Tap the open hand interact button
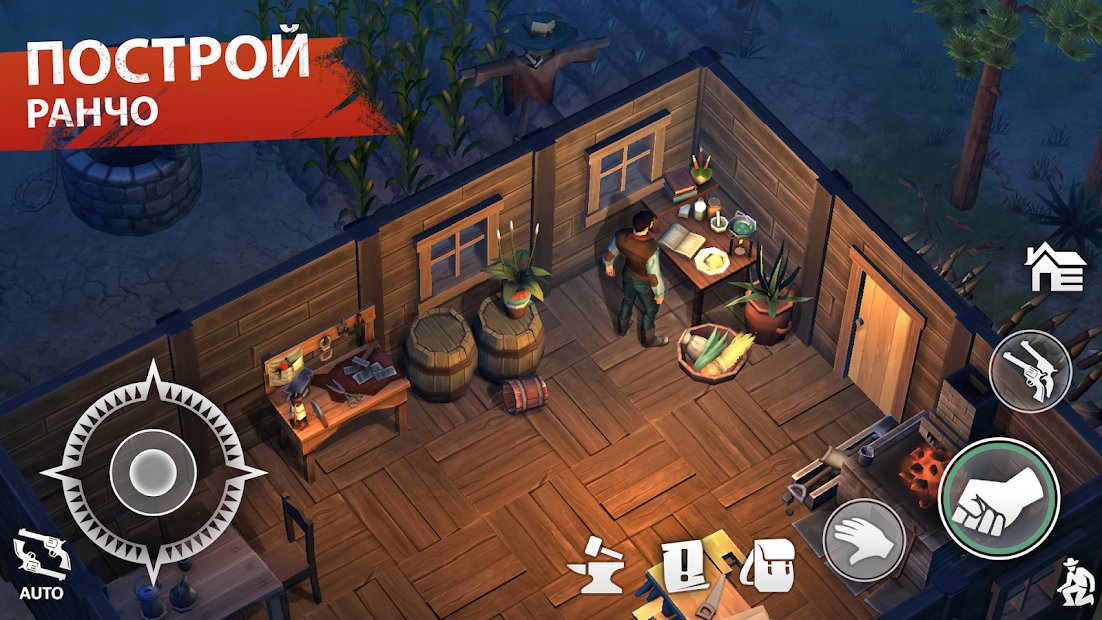Viewport: 1102px width, 620px height. 864,539
